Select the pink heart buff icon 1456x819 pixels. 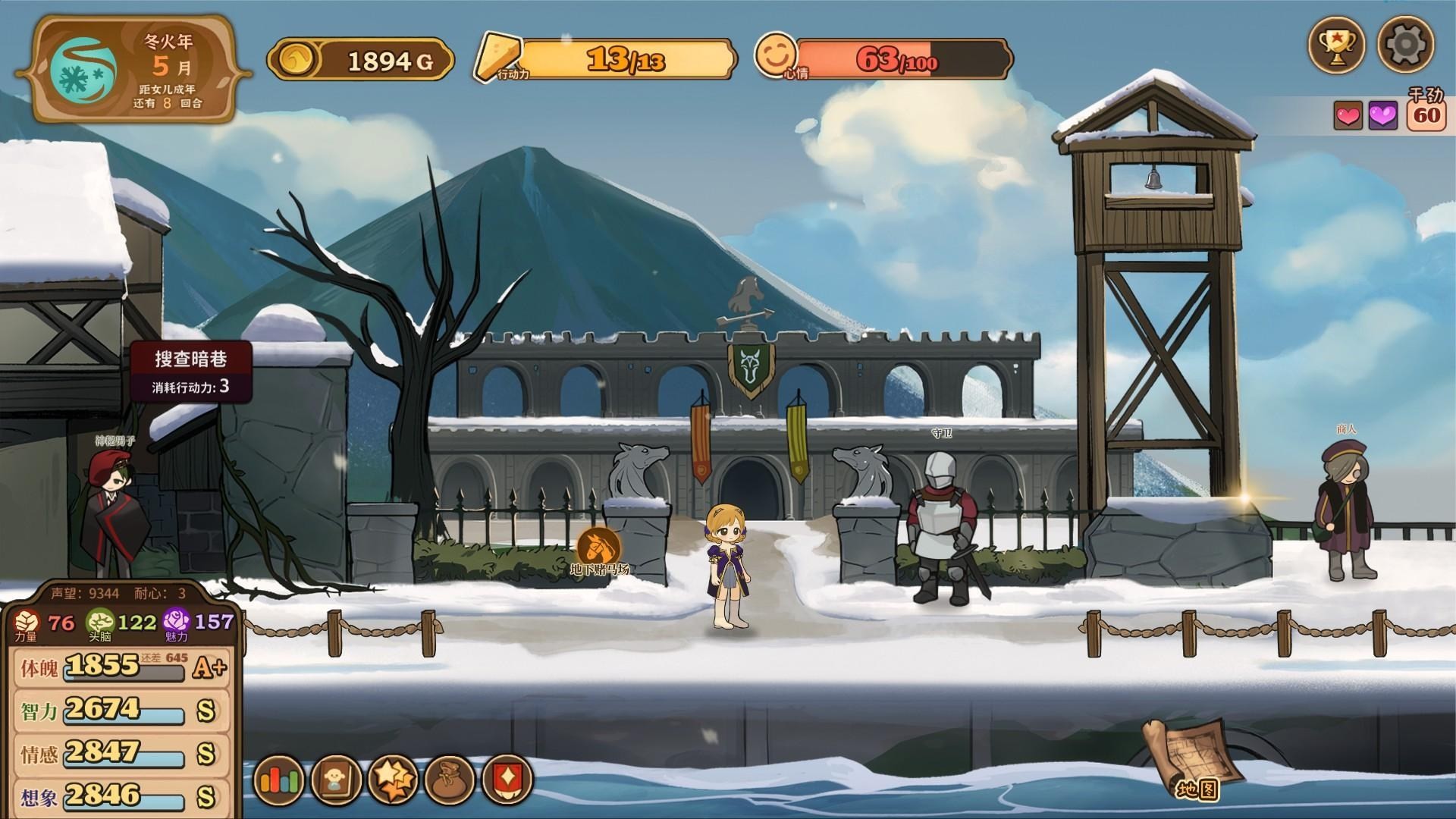[1348, 116]
